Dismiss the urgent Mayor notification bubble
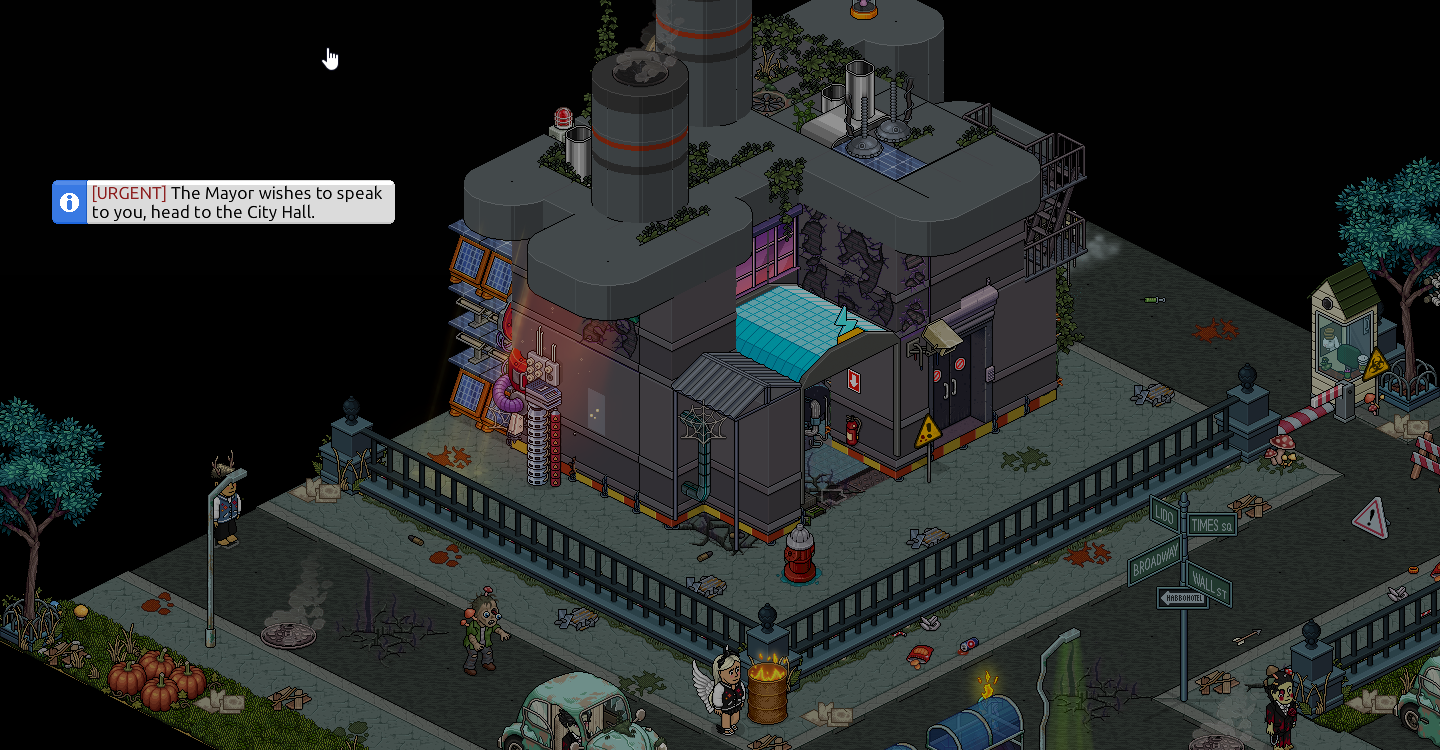Screen dimensions: 1440x750 (240, 202)
